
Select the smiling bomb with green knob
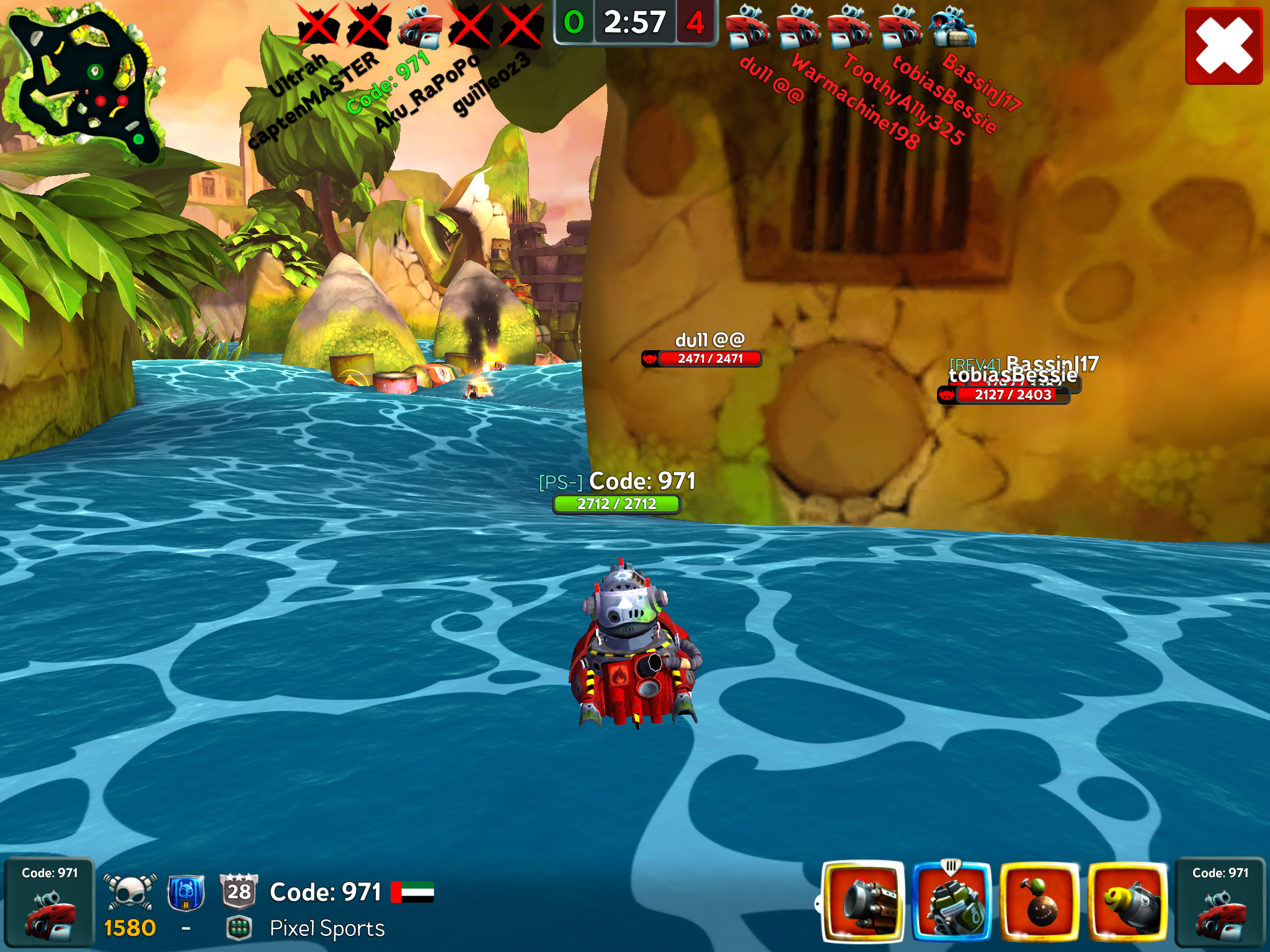point(1039,902)
